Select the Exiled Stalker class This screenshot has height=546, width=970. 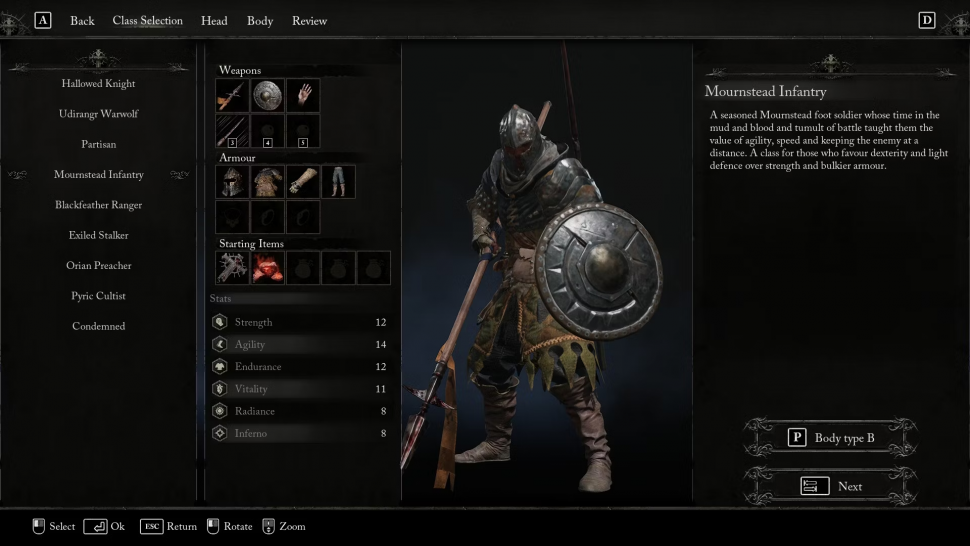pos(98,235)
